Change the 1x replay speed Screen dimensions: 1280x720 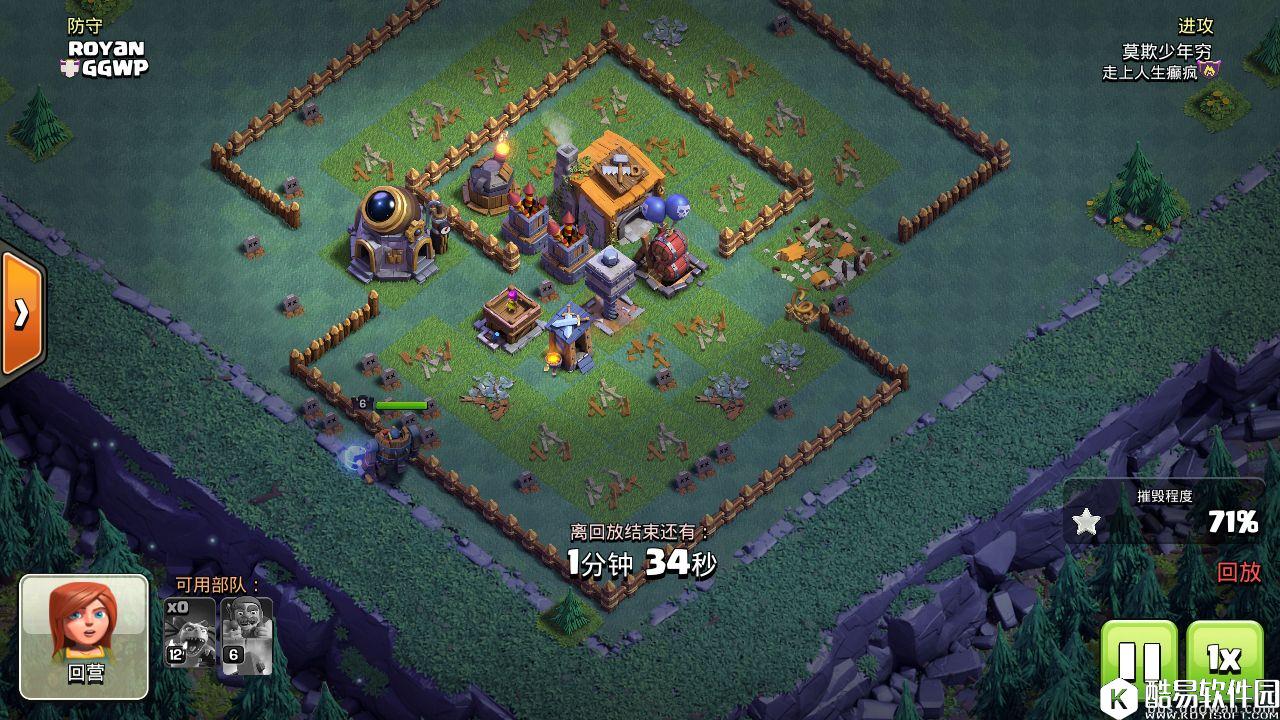[x=1224, y=662]
